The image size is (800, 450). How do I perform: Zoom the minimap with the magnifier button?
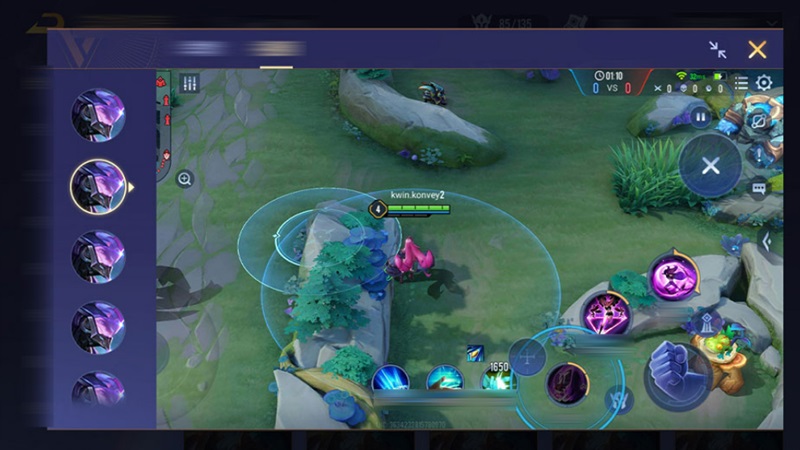point(185,179)
